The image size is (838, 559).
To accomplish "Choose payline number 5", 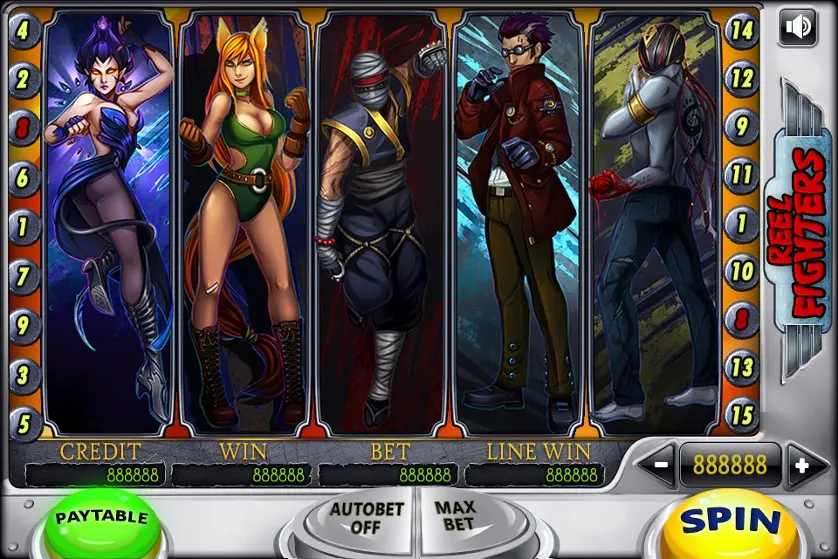I will coord(23,421).
